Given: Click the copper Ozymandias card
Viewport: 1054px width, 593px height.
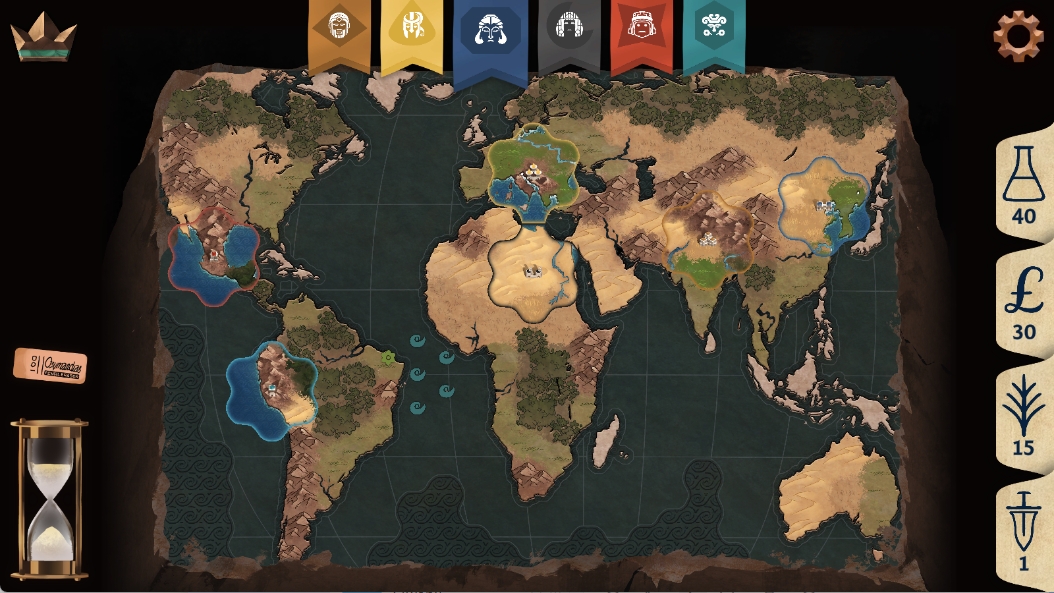Looking at the screenshot, I should [50, 365].
